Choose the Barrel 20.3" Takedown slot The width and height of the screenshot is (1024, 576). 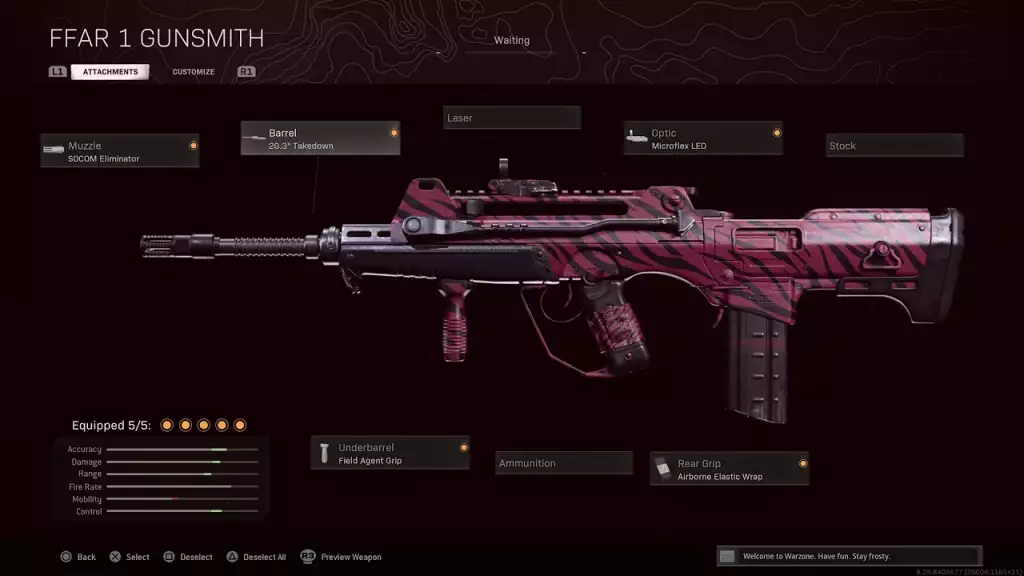tap(320, 138)
